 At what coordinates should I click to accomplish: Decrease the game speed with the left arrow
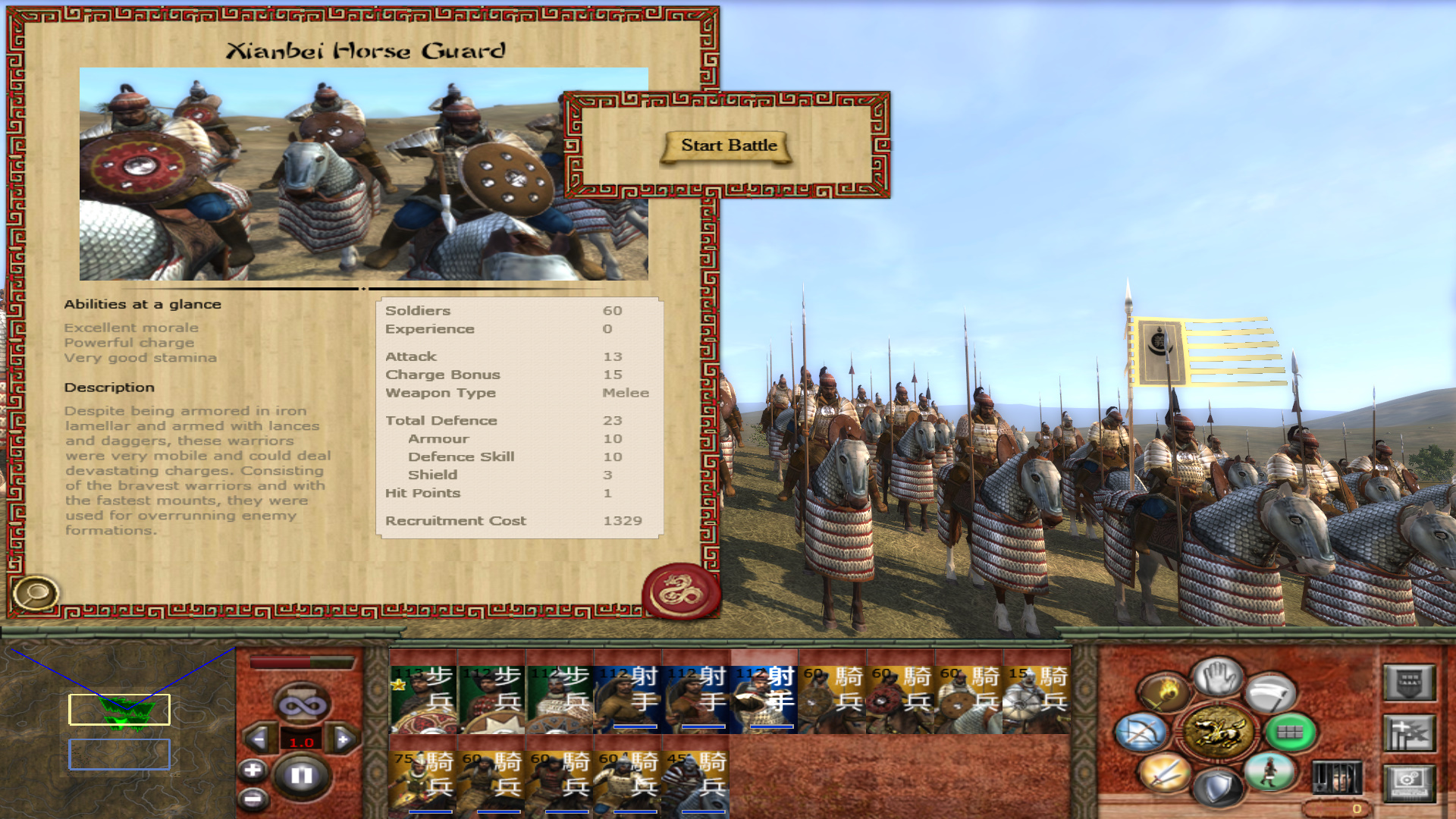coord(258,739)
